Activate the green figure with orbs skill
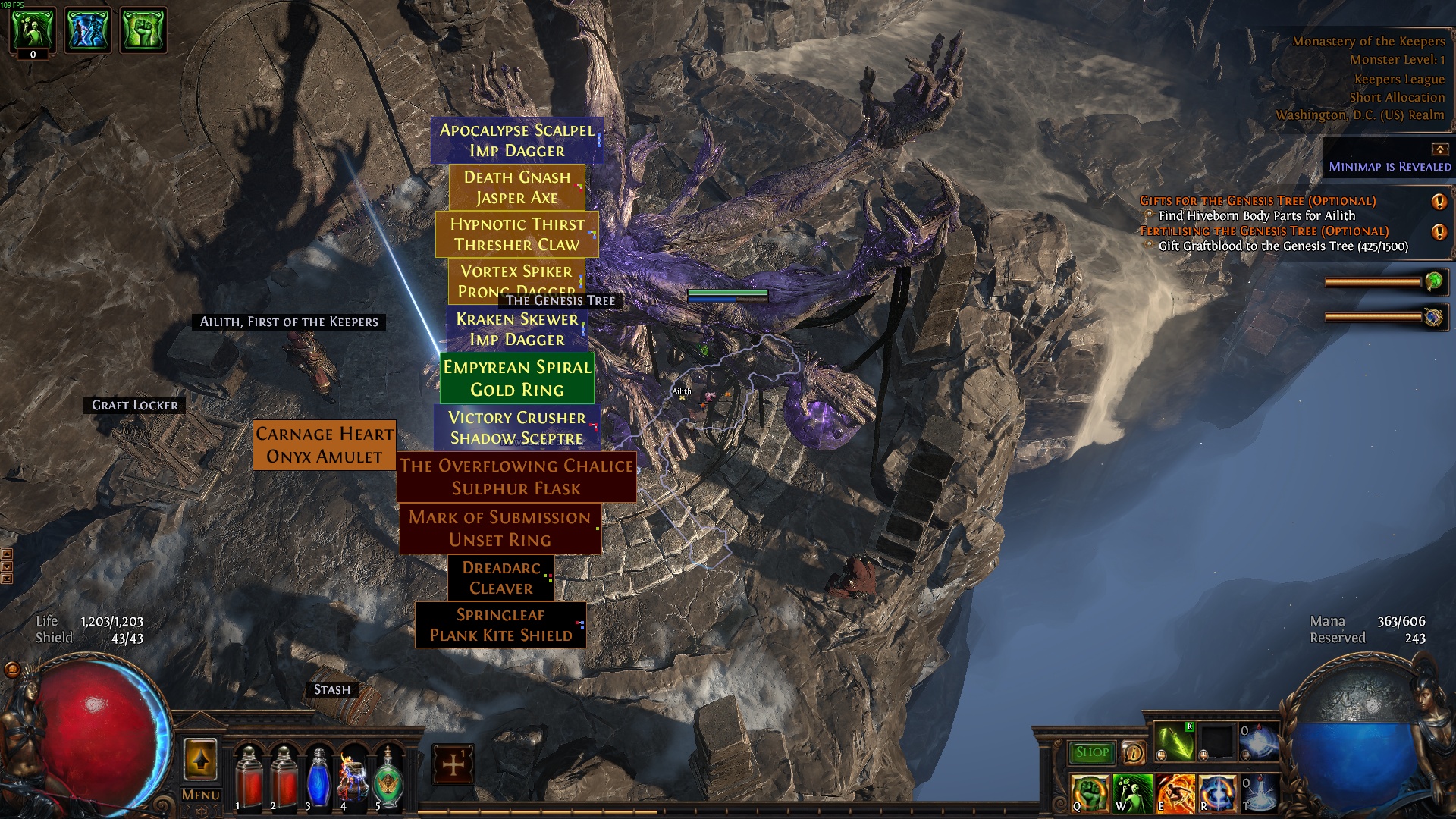This screenshot has height=819, width=1456. point(1133,793)
